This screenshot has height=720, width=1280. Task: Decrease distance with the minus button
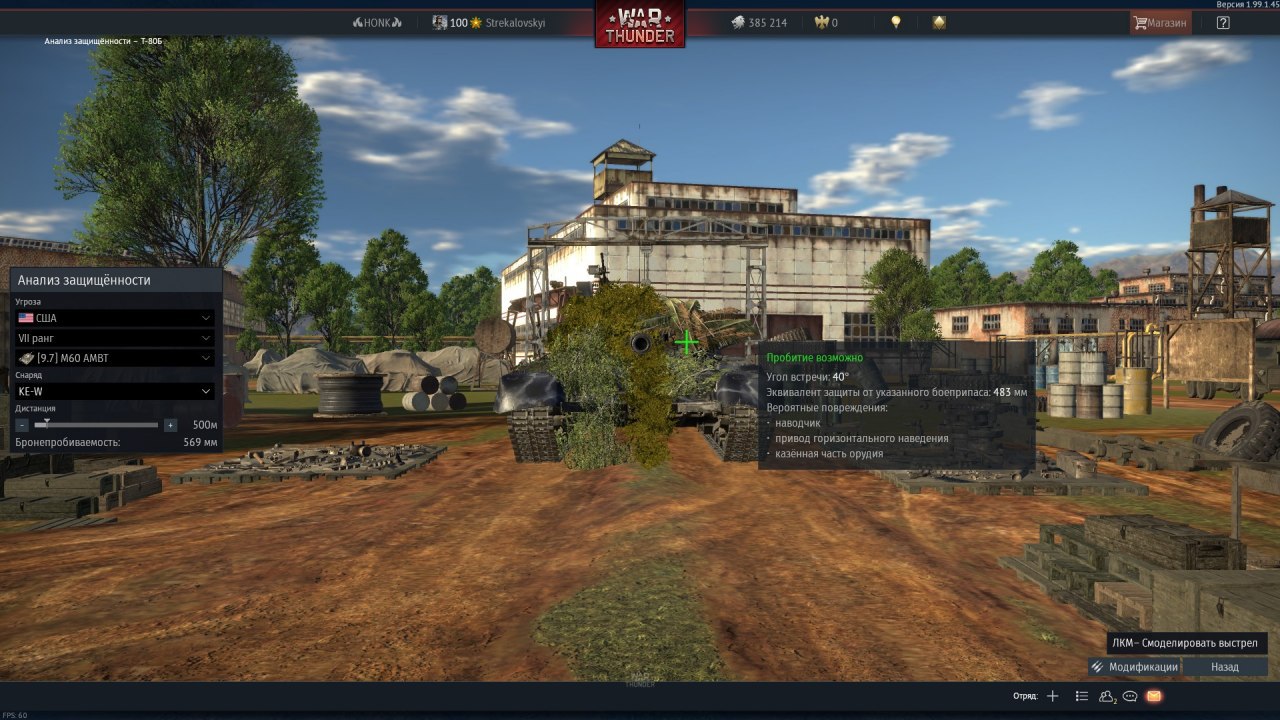[22, 425]
